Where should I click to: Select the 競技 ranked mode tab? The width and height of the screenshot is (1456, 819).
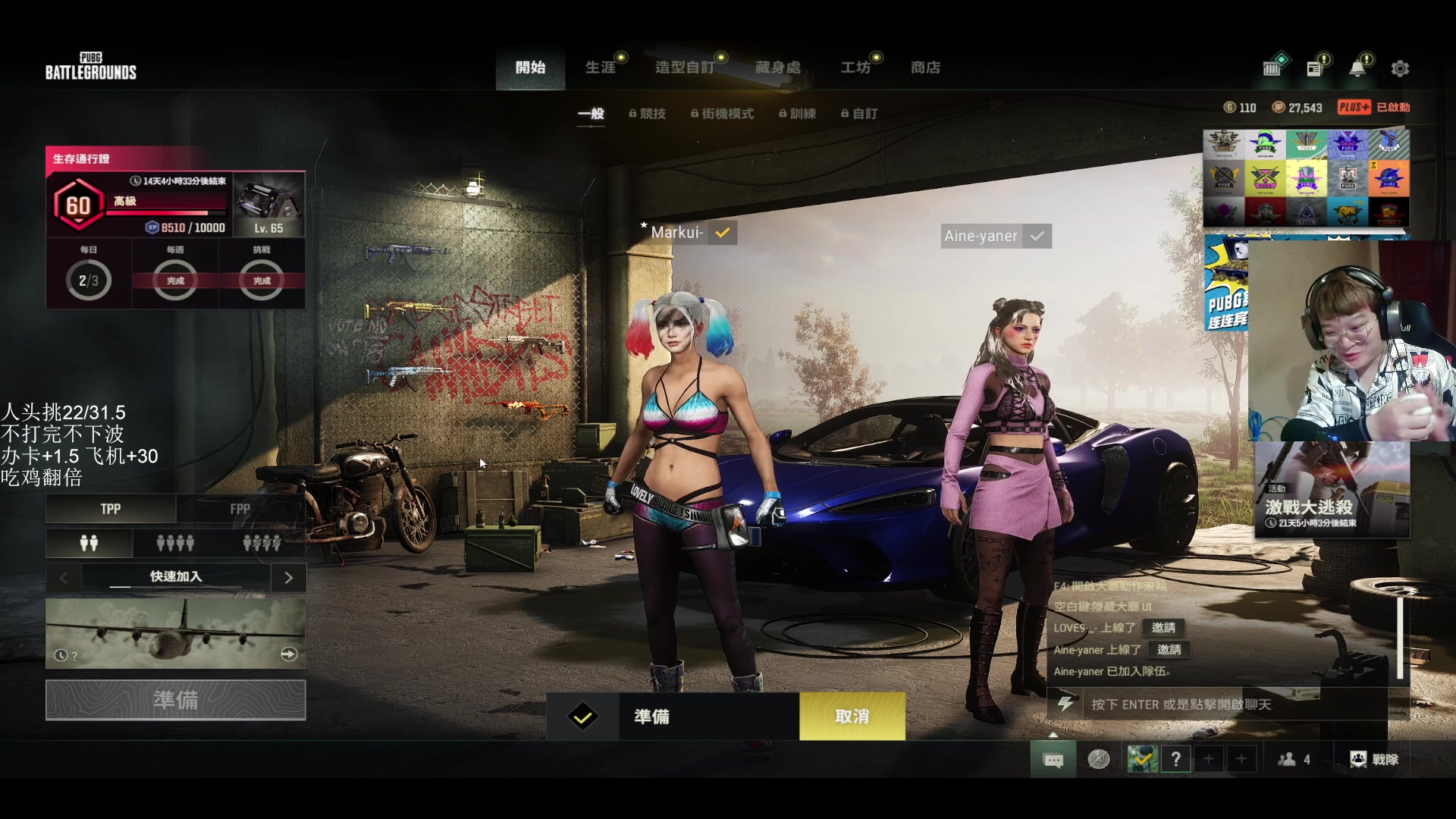[x=648, y=114]
